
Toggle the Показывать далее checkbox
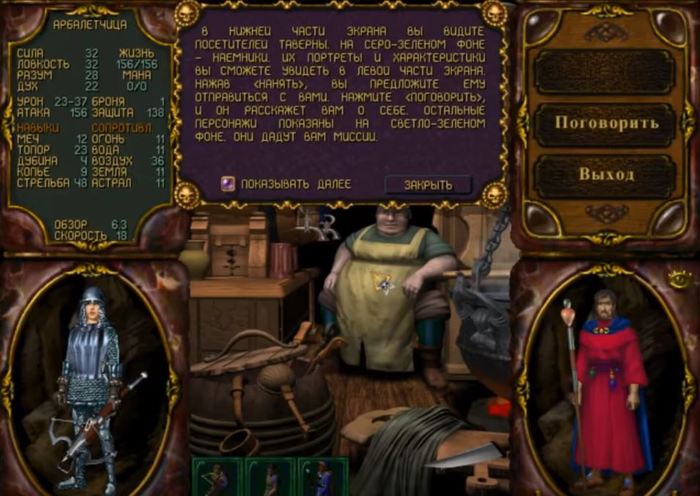coord(228,184)
